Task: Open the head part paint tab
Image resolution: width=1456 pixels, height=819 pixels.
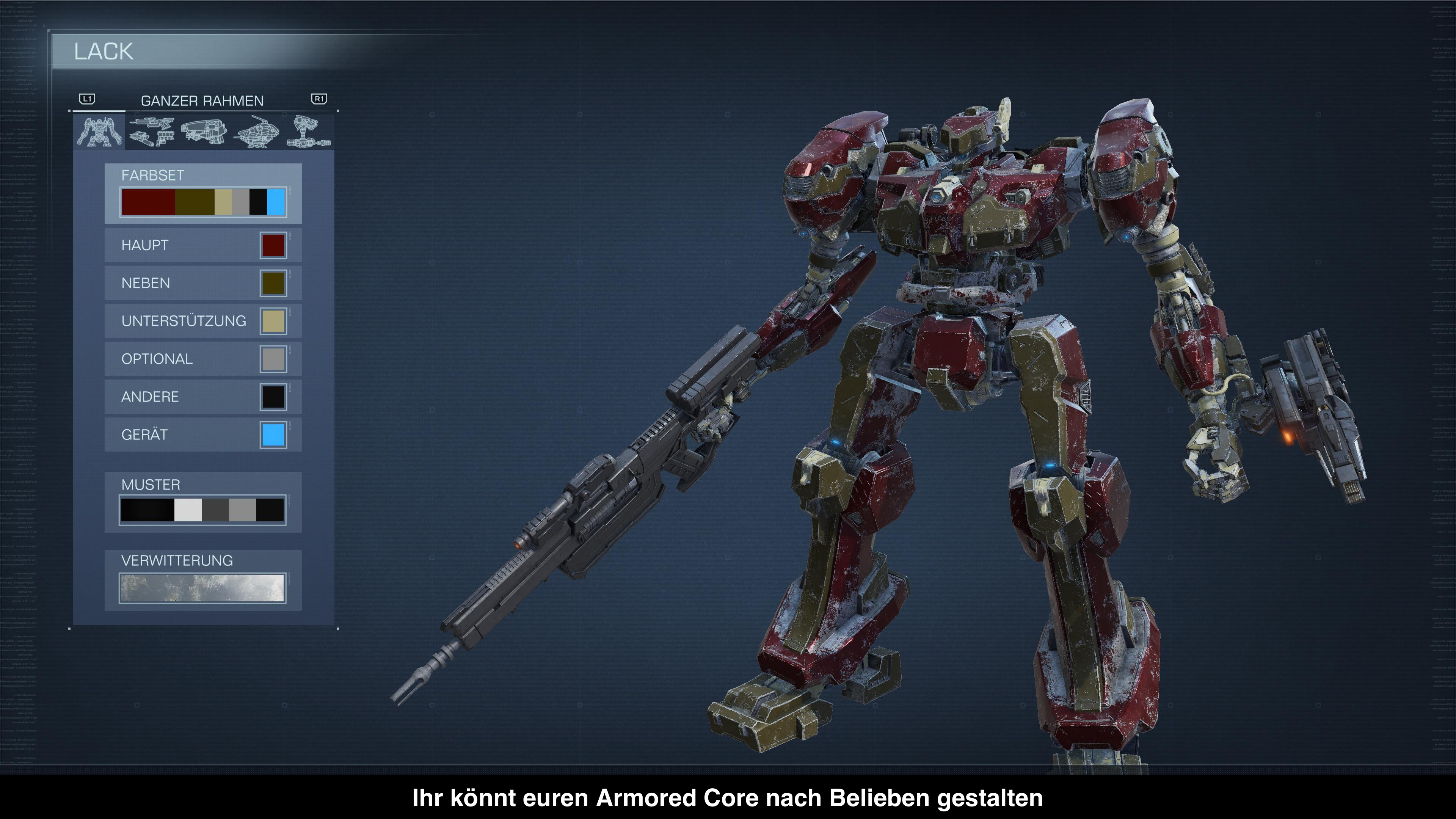Action: click(204, 132)
